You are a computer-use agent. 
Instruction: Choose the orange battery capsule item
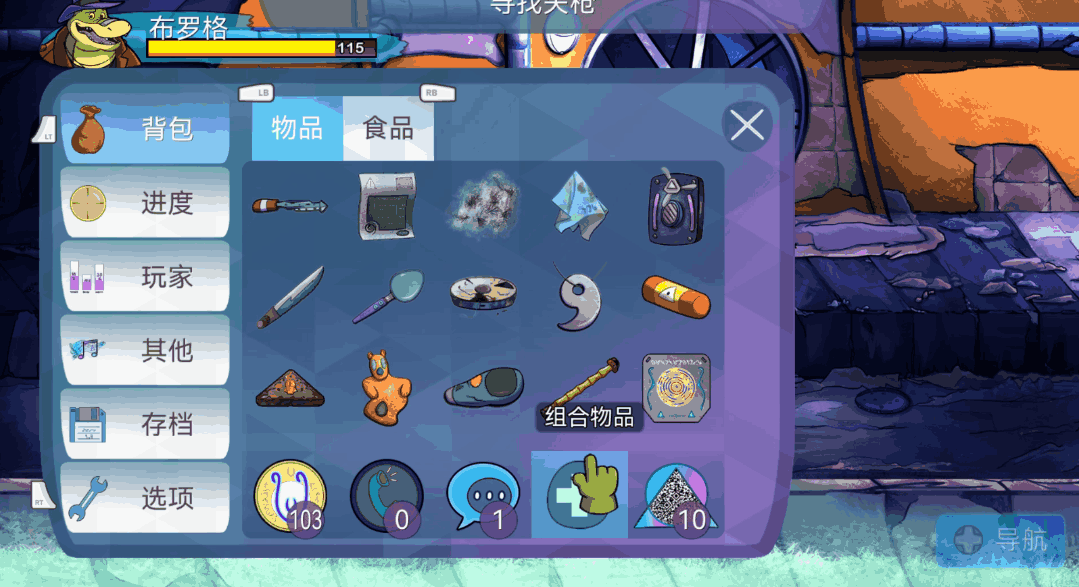click(676, 297)
